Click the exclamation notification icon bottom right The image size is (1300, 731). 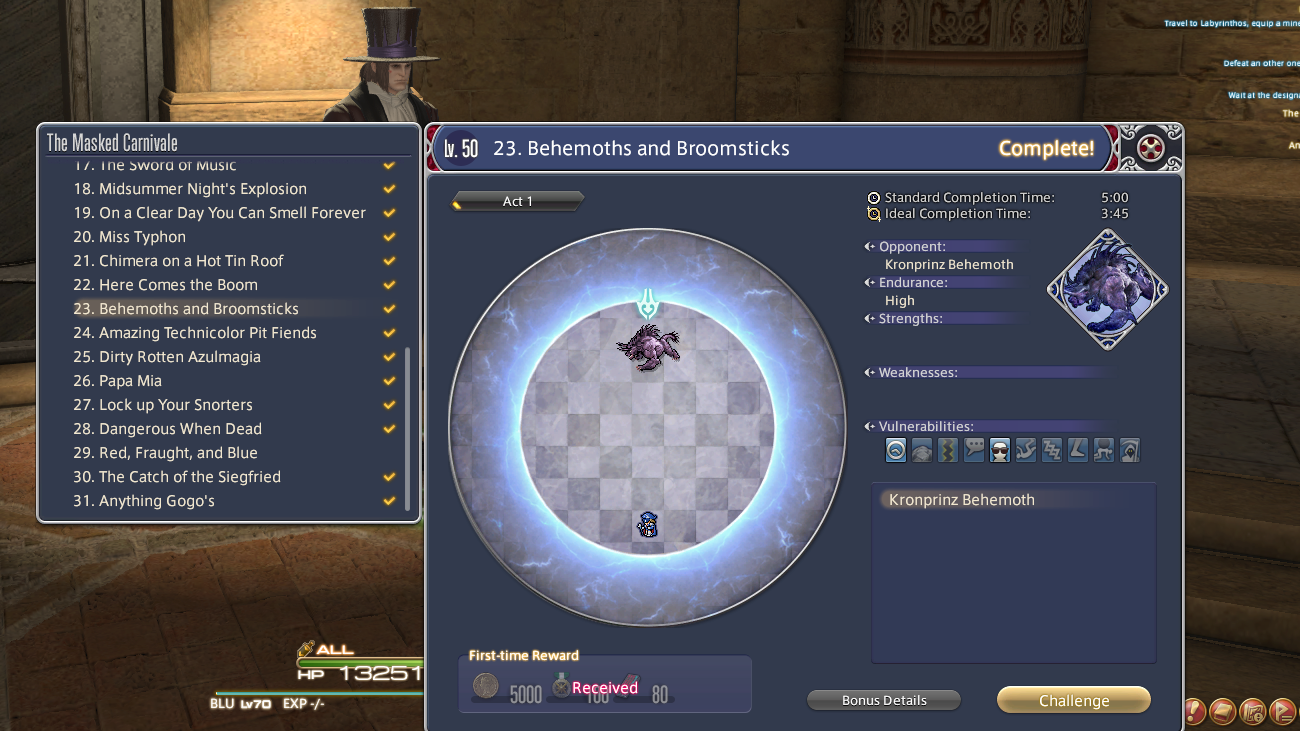1192,711
